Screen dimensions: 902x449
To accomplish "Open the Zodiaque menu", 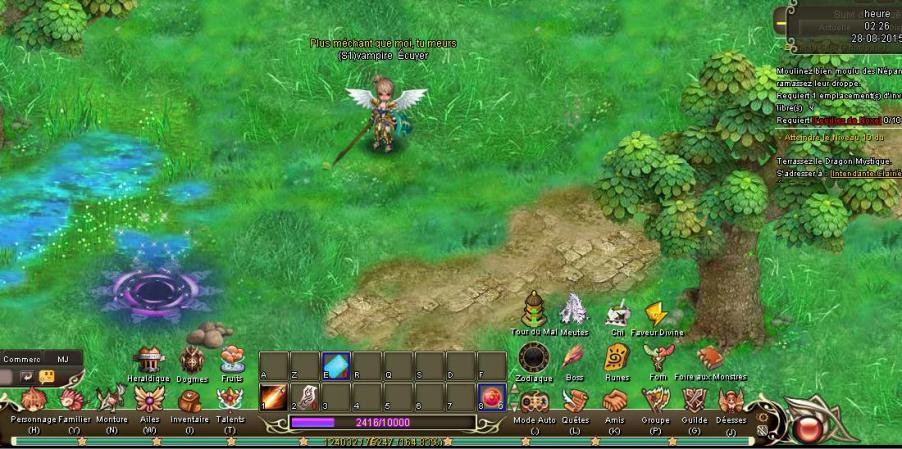I will 533,359.
